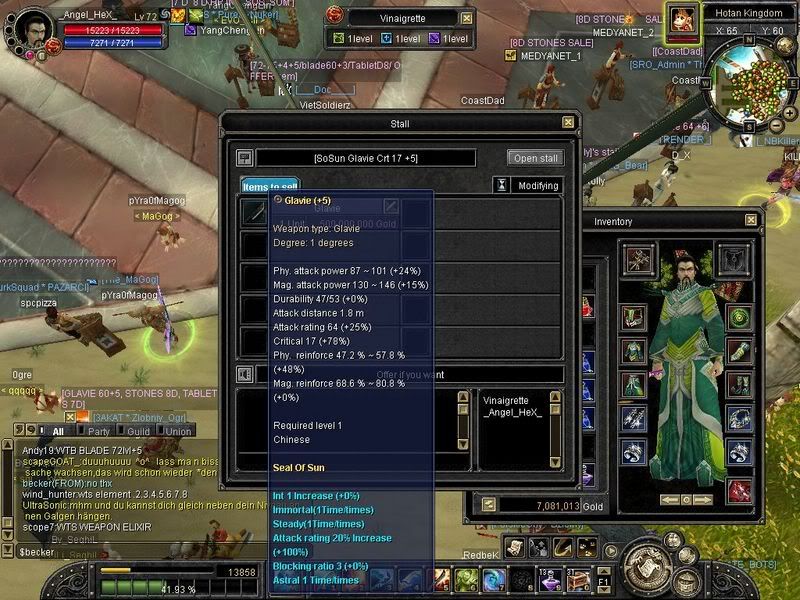Show the All chat tab

pyautogui.click(x=58, y=431)
